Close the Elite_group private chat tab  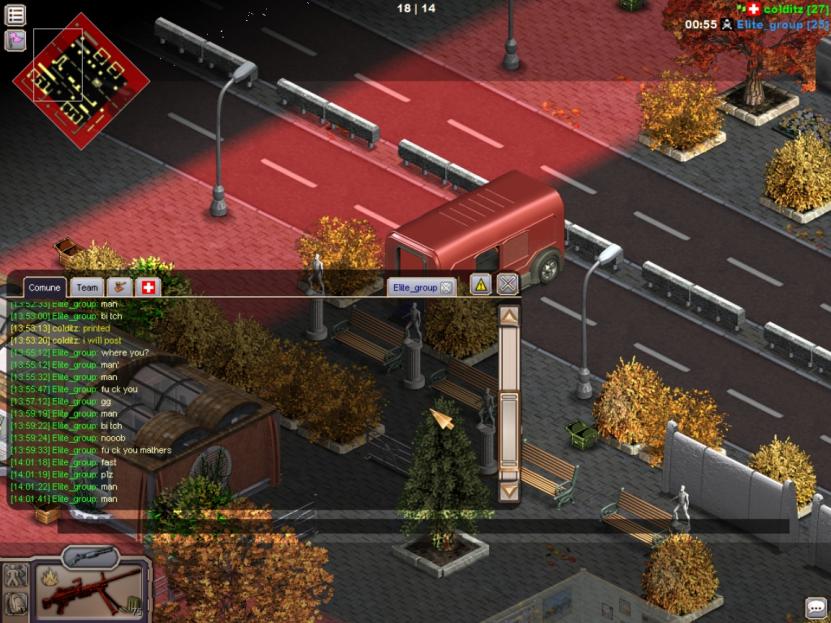tap(446, 288)
